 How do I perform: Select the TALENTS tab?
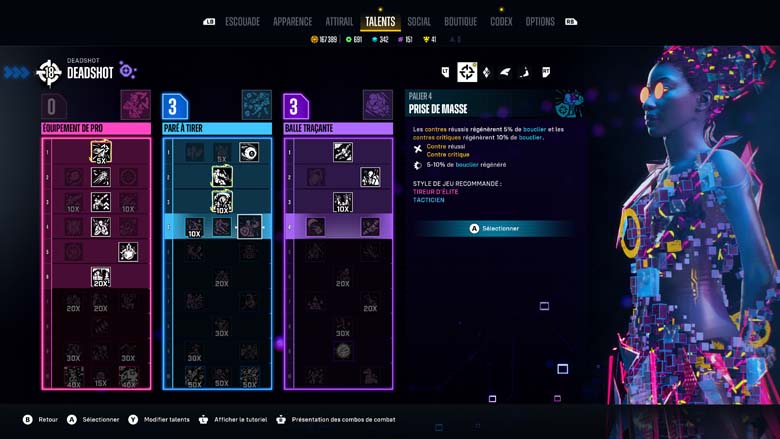(x=380, y=22)
